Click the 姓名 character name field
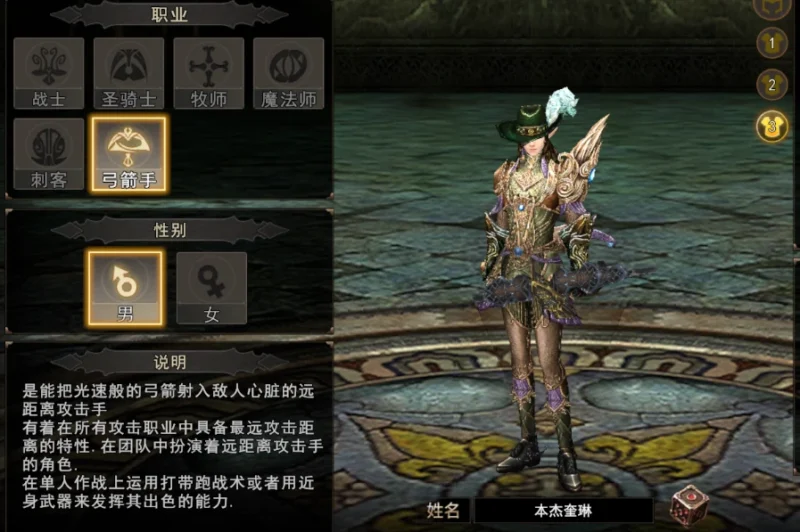This screenshot has height=532, width=800. [x=562, y=510]
